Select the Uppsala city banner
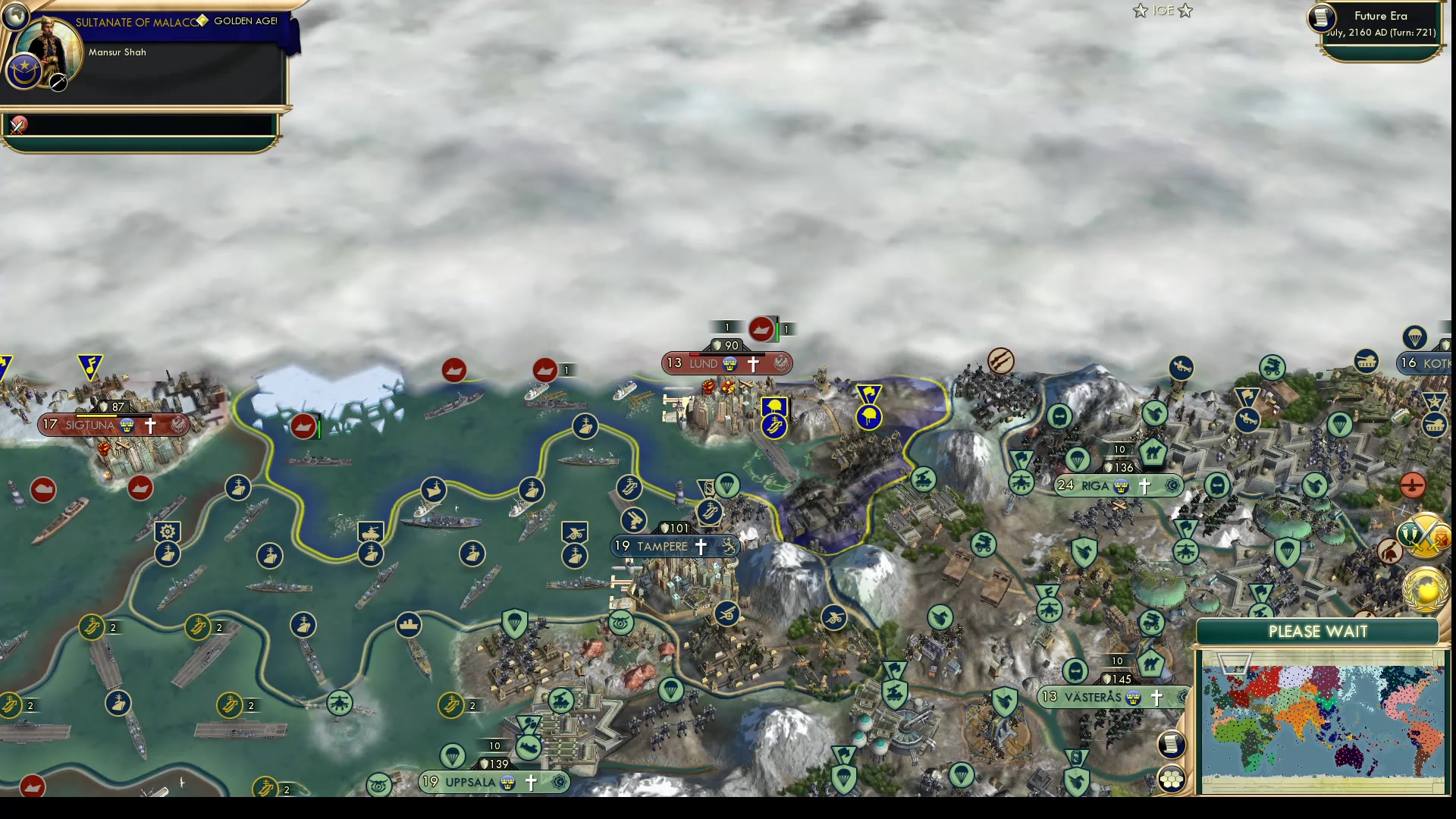 (x=479, y=781)
